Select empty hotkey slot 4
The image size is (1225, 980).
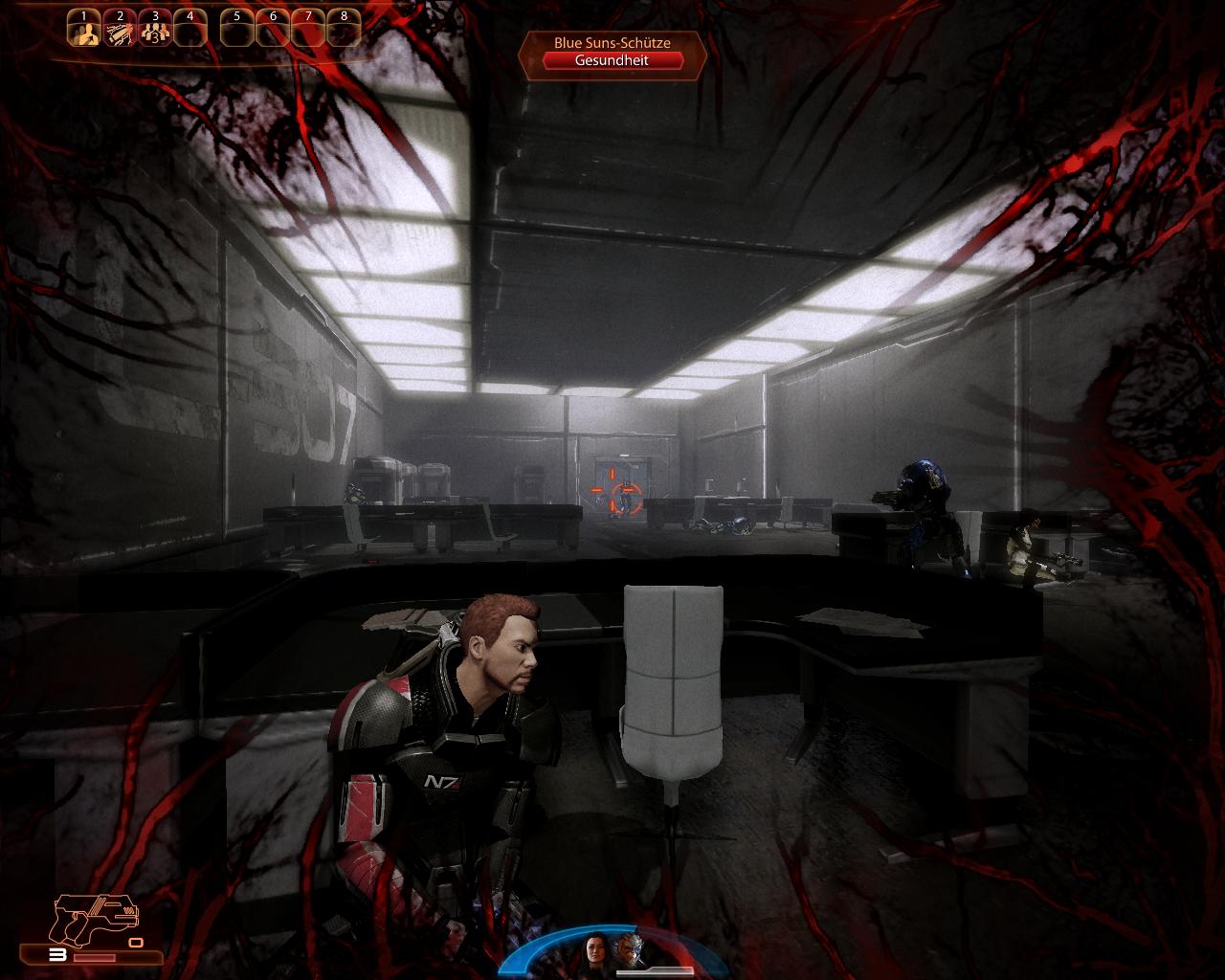(x=189, y=26)
